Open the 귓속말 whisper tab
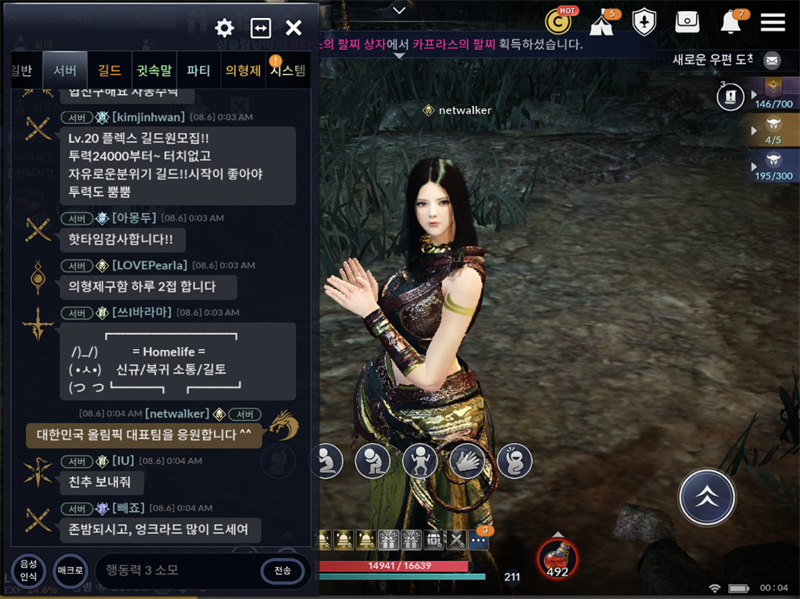 (x=154, y=70)
